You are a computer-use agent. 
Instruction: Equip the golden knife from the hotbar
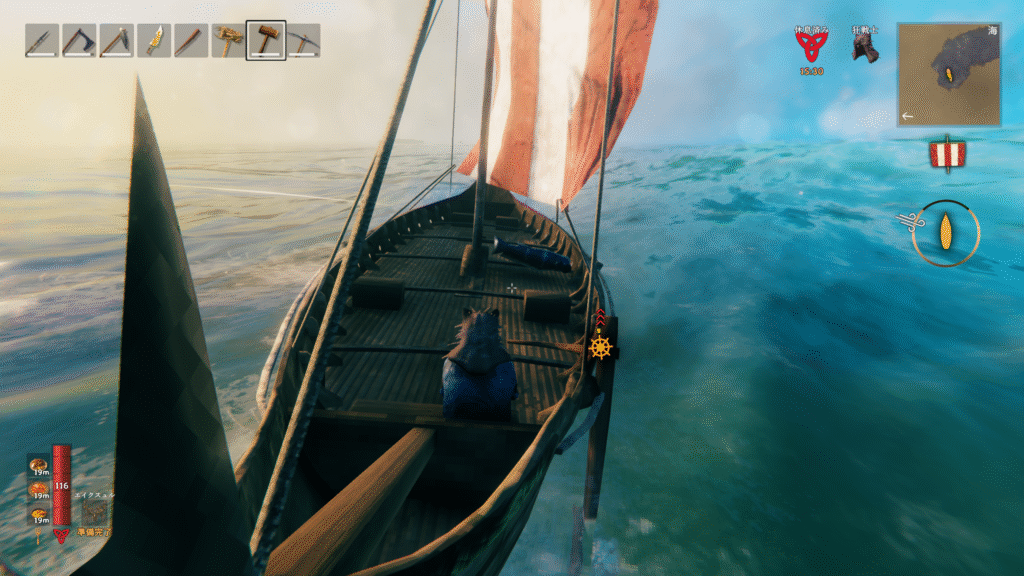point(154,41)
